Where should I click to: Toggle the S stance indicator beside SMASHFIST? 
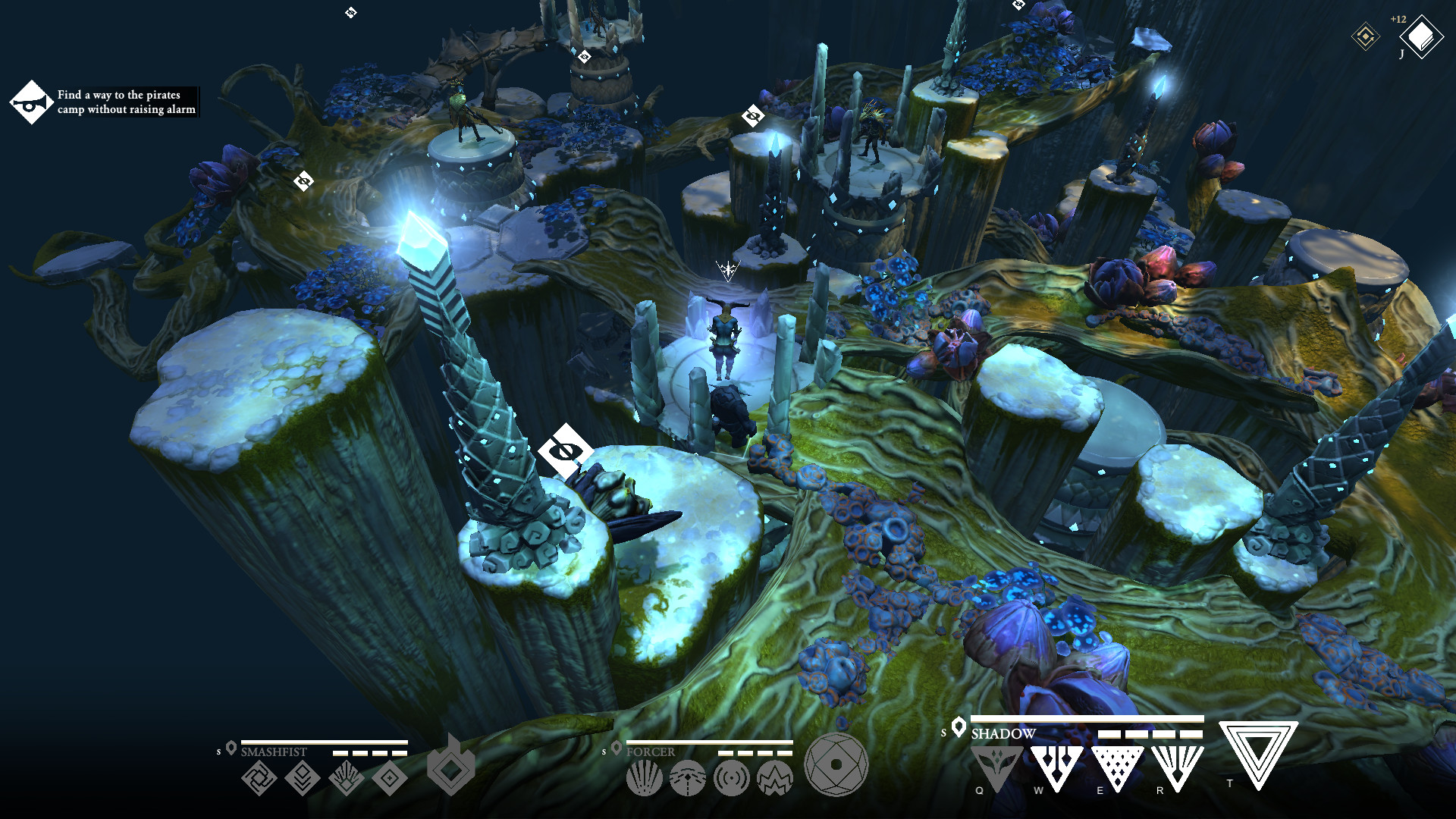click(x=218, y=752)
